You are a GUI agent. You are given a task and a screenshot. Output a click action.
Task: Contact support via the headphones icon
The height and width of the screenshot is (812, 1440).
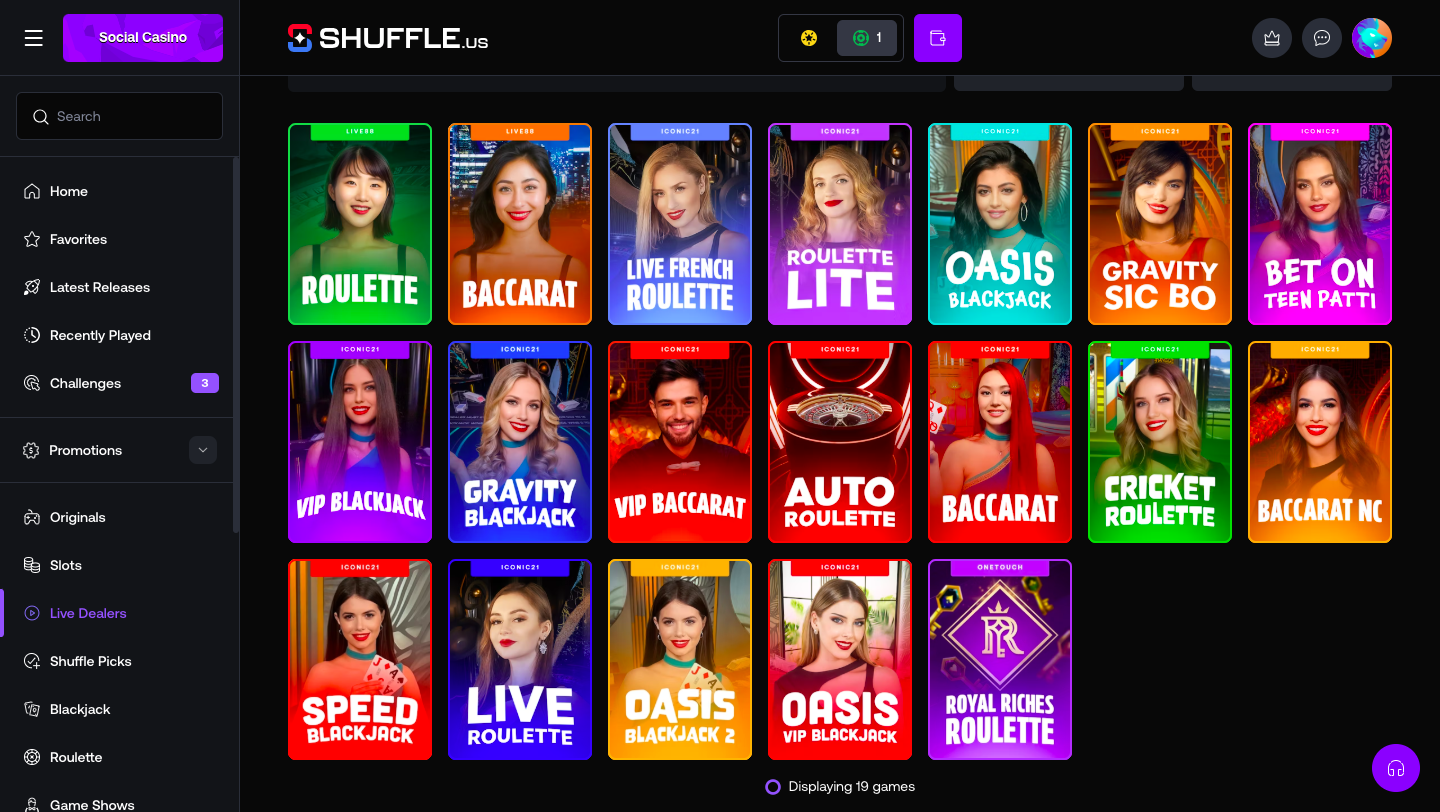coord(1395,768)
